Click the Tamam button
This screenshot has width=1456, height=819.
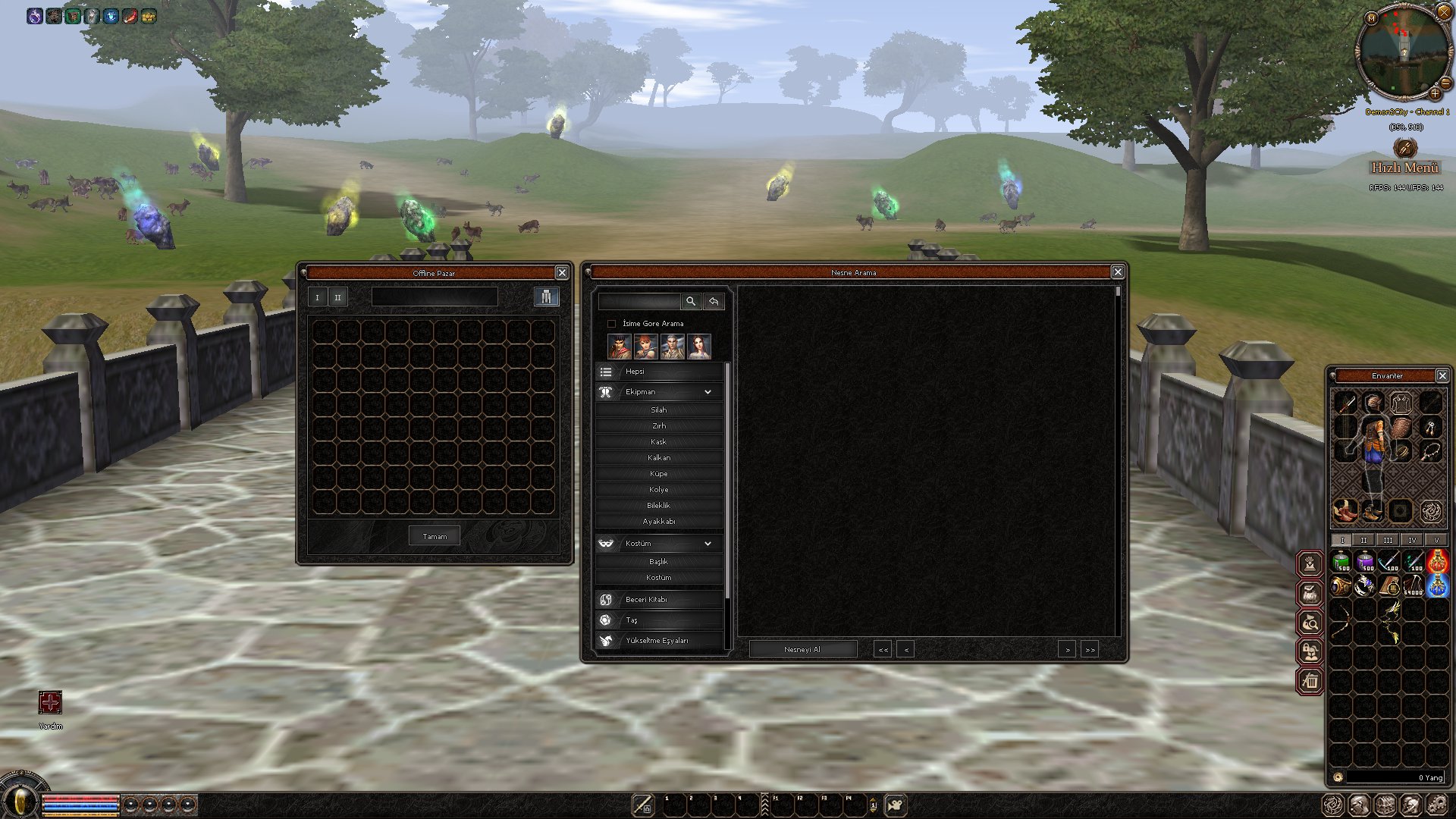[435, 536]
